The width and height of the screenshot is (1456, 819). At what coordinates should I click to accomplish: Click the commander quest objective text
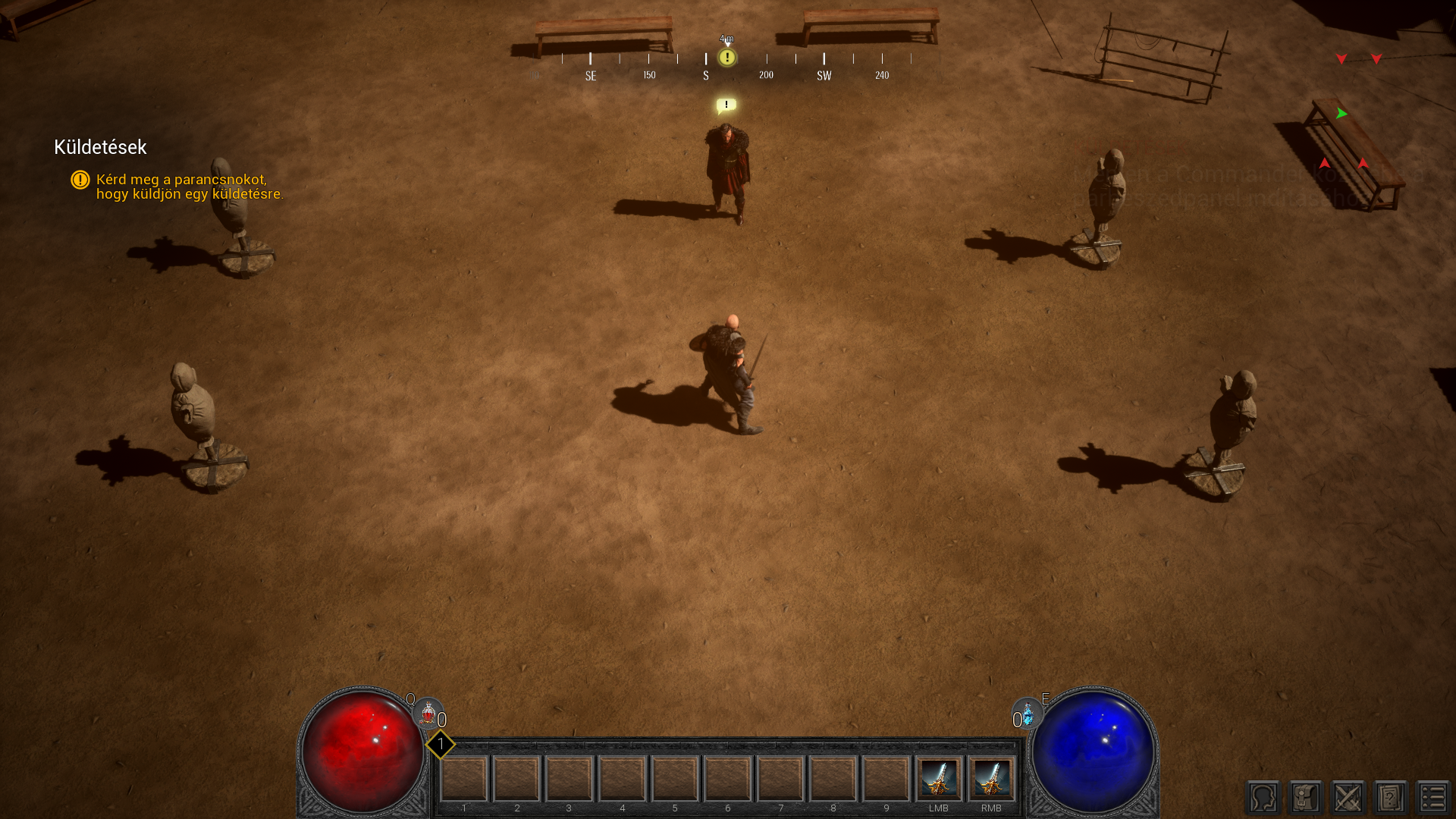[x=190, y=187]
